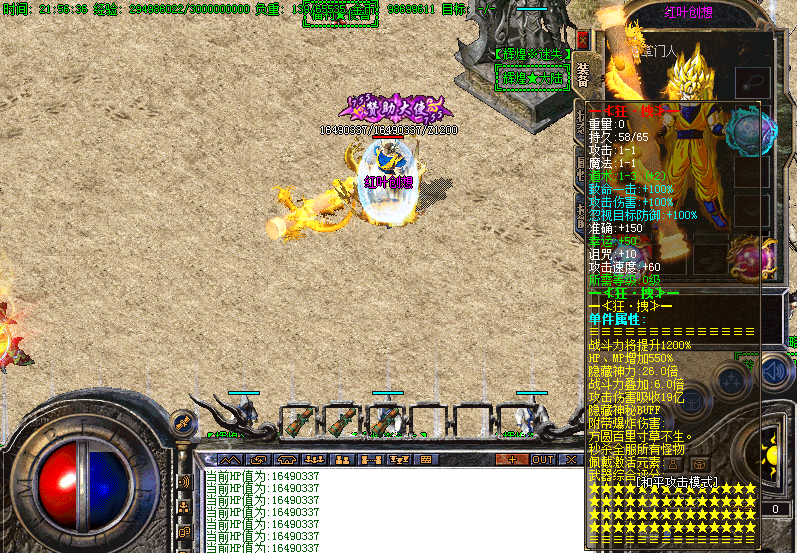The image size is (797, 553).
Task: Open the grid icon on the chat toolbar
Action: 425,459
